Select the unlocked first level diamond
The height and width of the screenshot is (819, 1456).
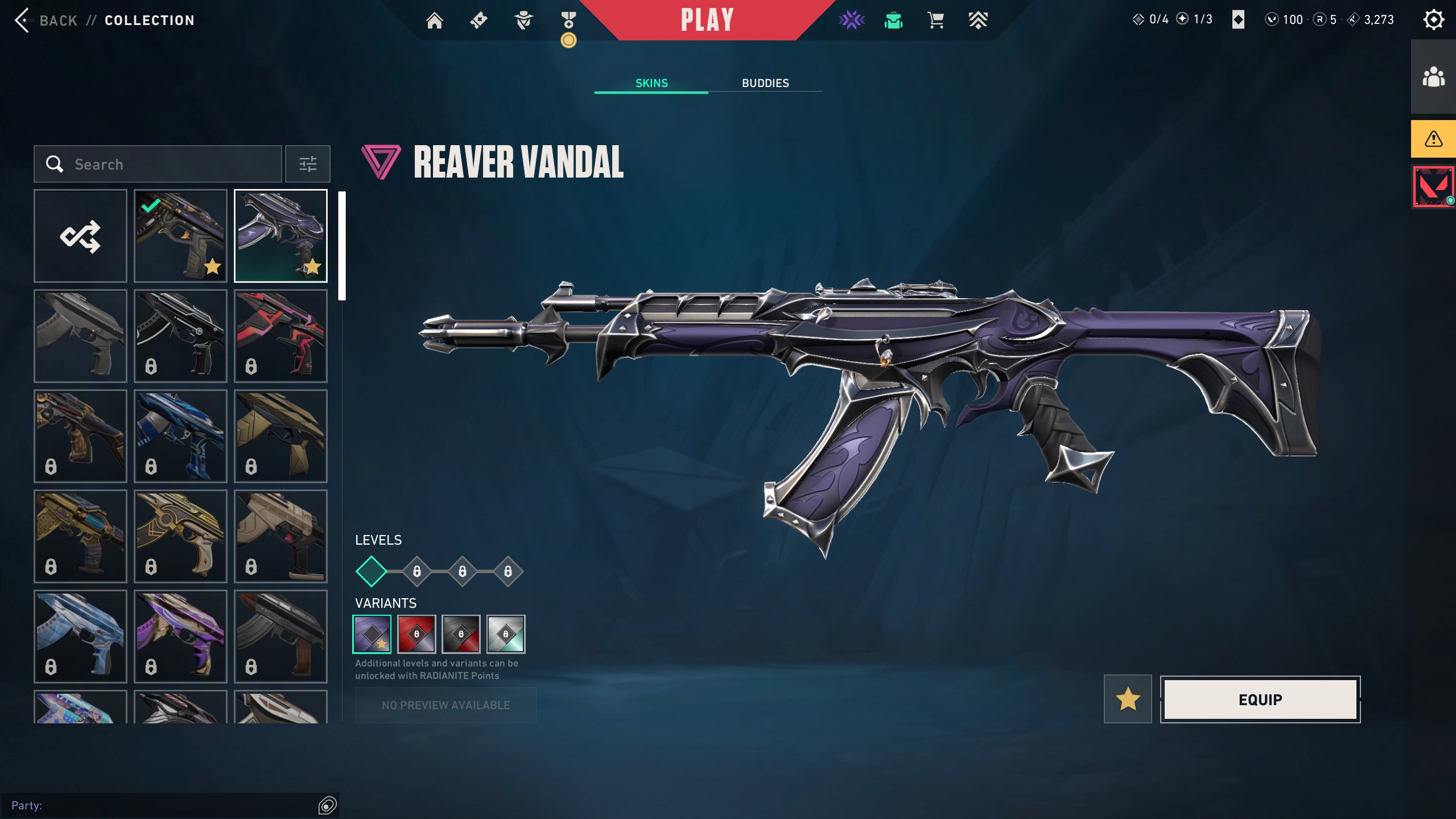click(x=371, y=571)
